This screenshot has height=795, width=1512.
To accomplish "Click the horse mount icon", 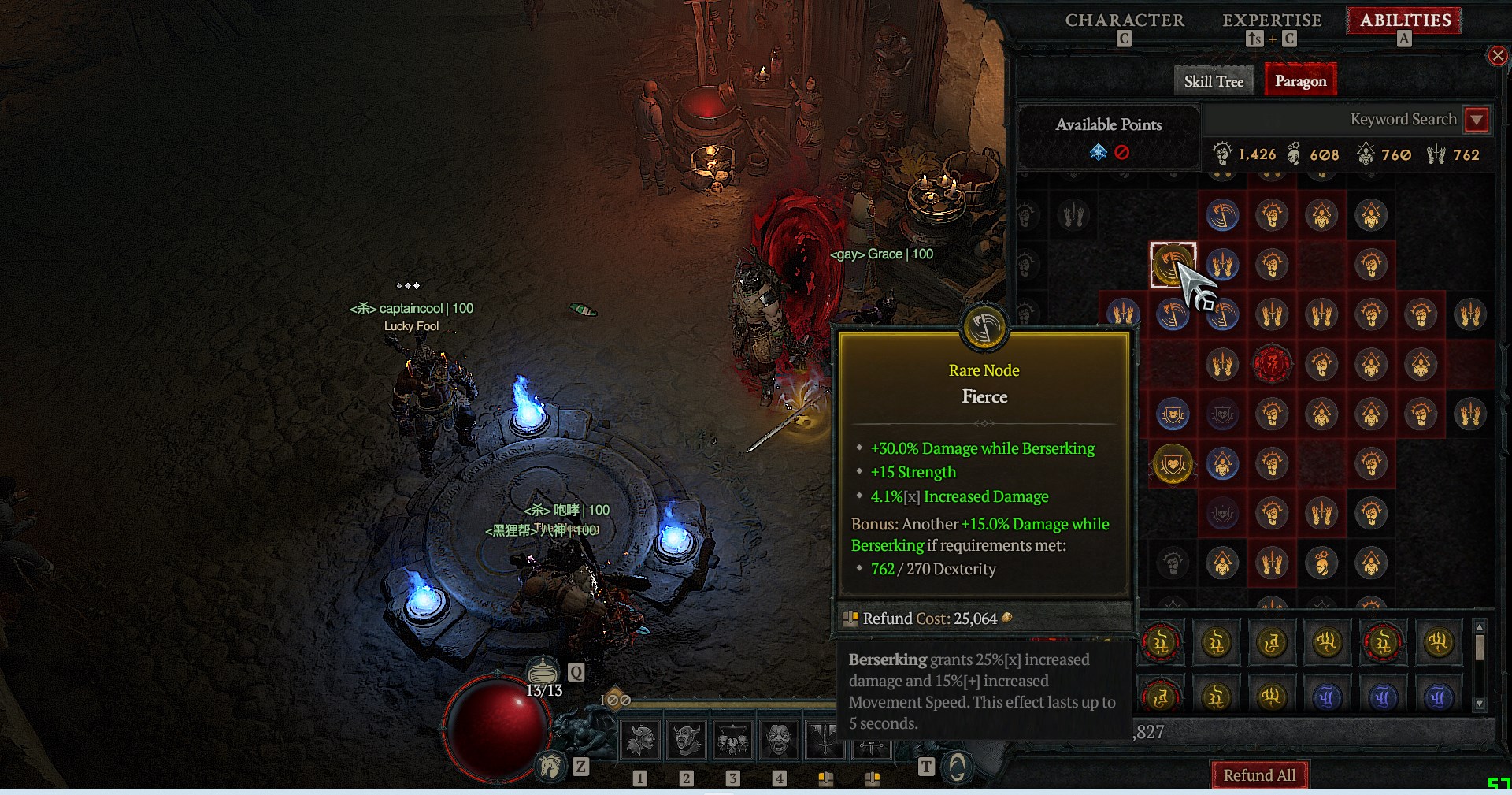I will pyautogui.click(x=550, y=765).
